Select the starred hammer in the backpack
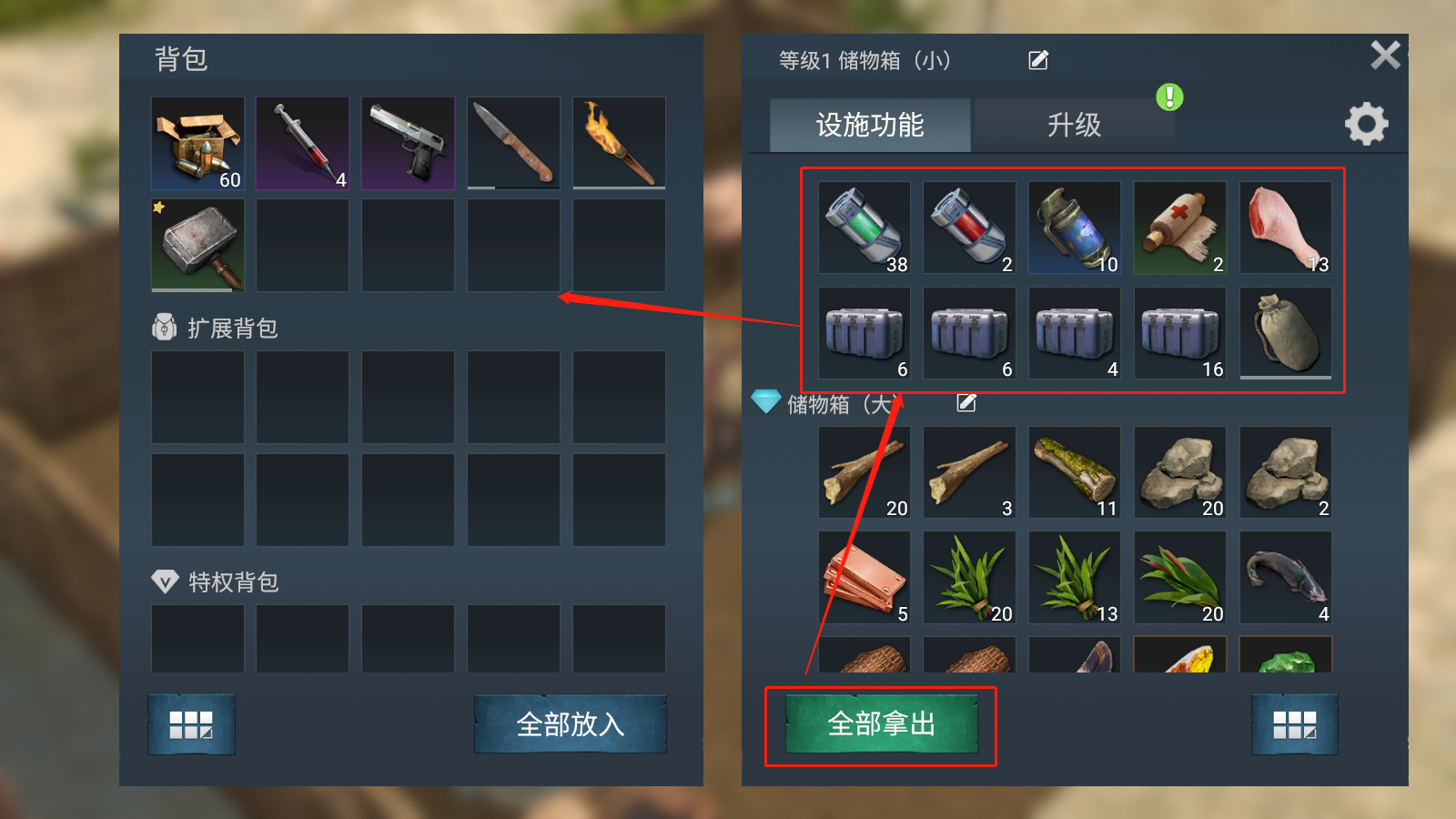Viewport: 1456px width, 819px height. click(x=196, y=243)
